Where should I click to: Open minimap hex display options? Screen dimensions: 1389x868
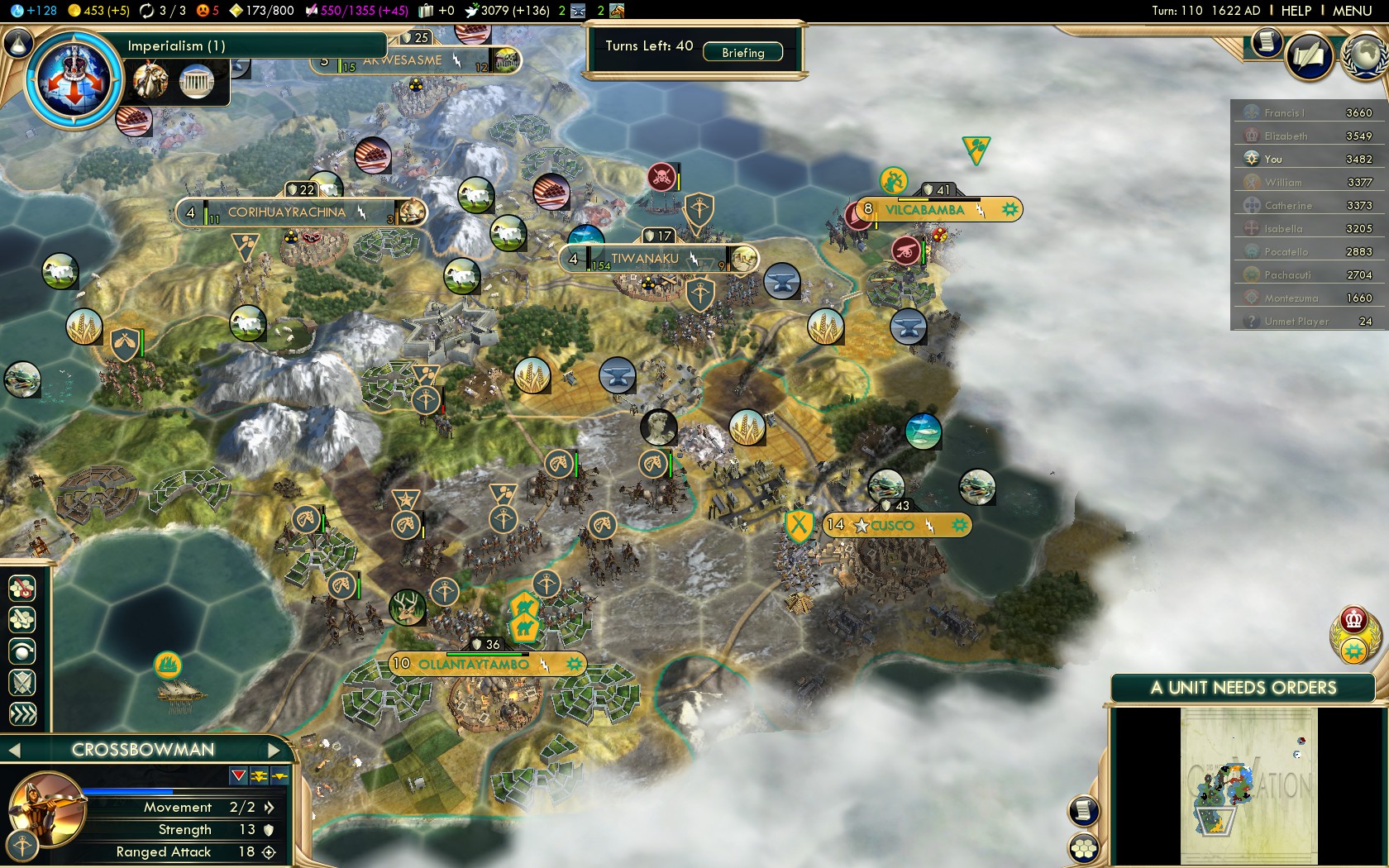coord(1083,847)
